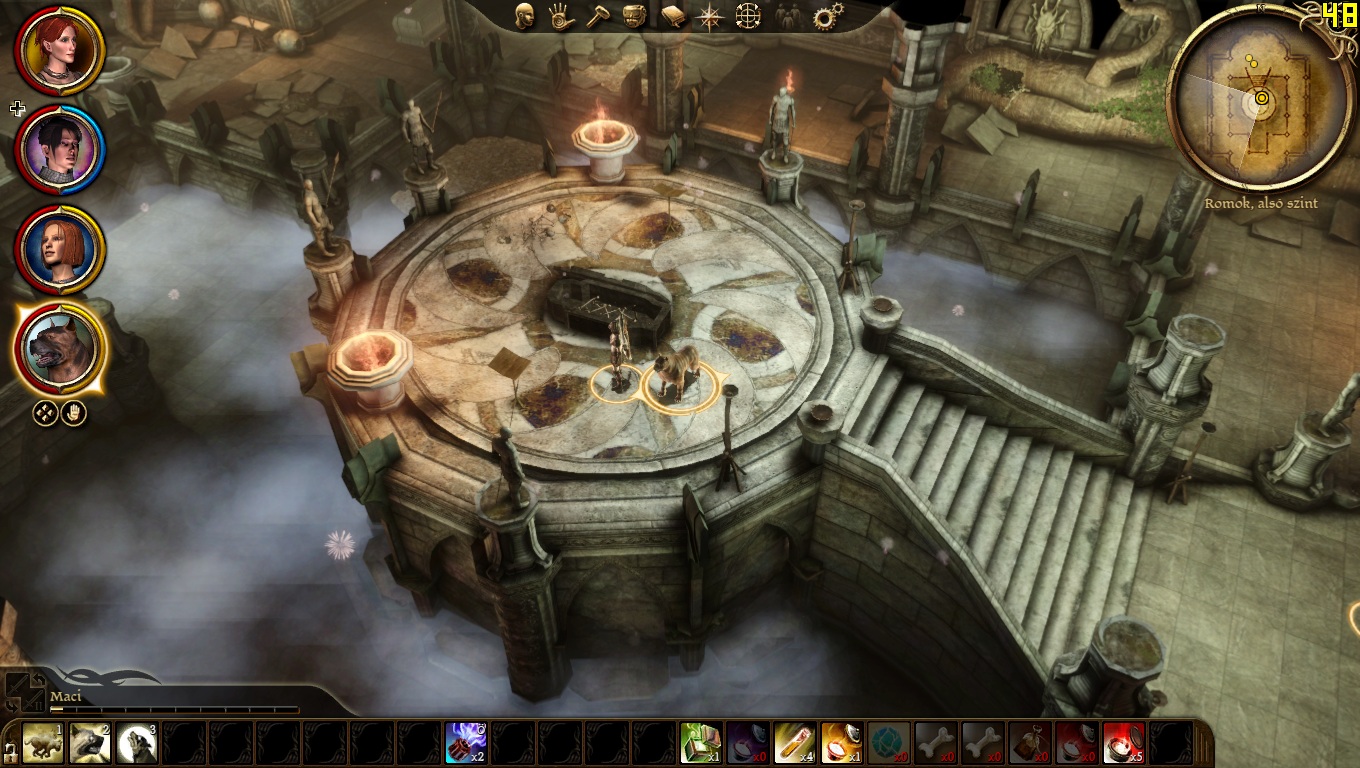The width and height of the screenshot is (1360, 768).
Task: Toggle the party hold position hand button
Action: tap(75, 413)
